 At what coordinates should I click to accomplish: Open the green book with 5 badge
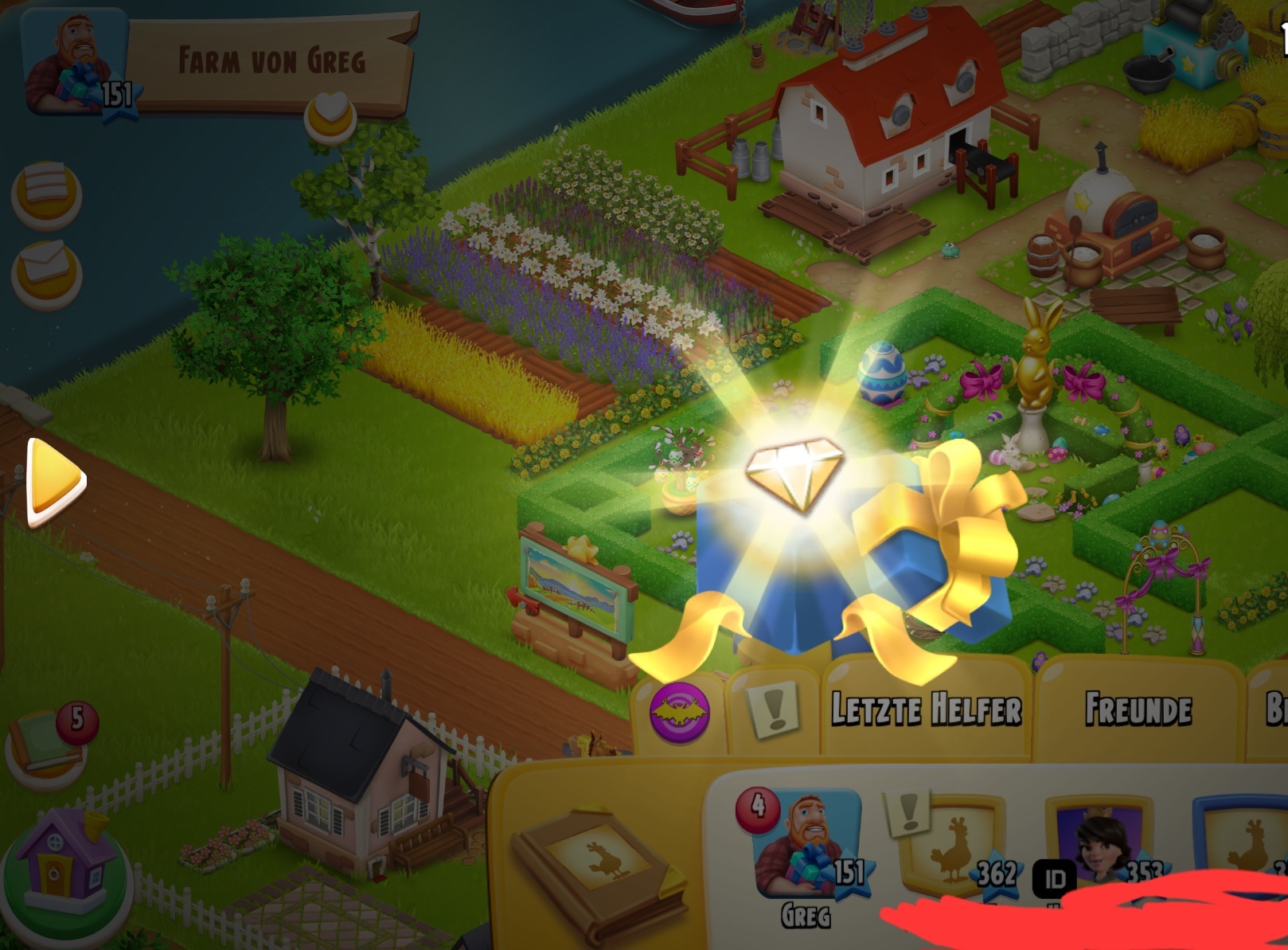point(49,745)
